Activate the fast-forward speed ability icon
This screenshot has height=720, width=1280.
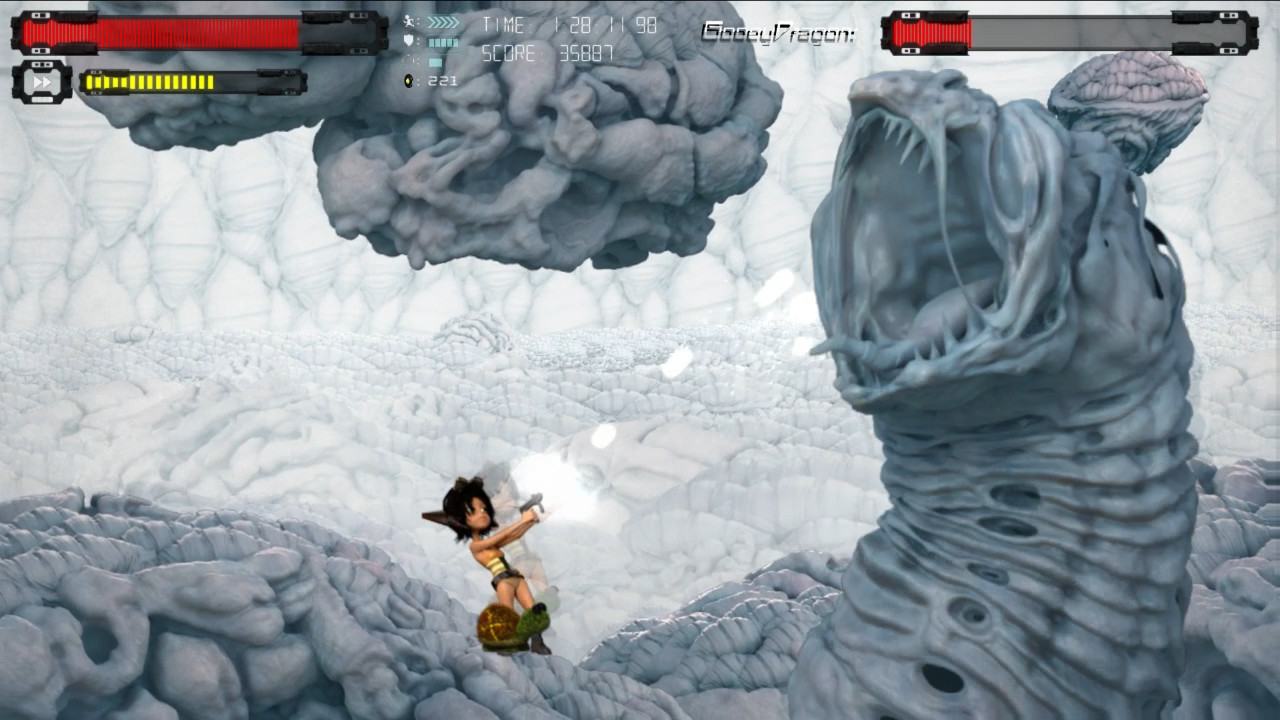click(42, 82)
